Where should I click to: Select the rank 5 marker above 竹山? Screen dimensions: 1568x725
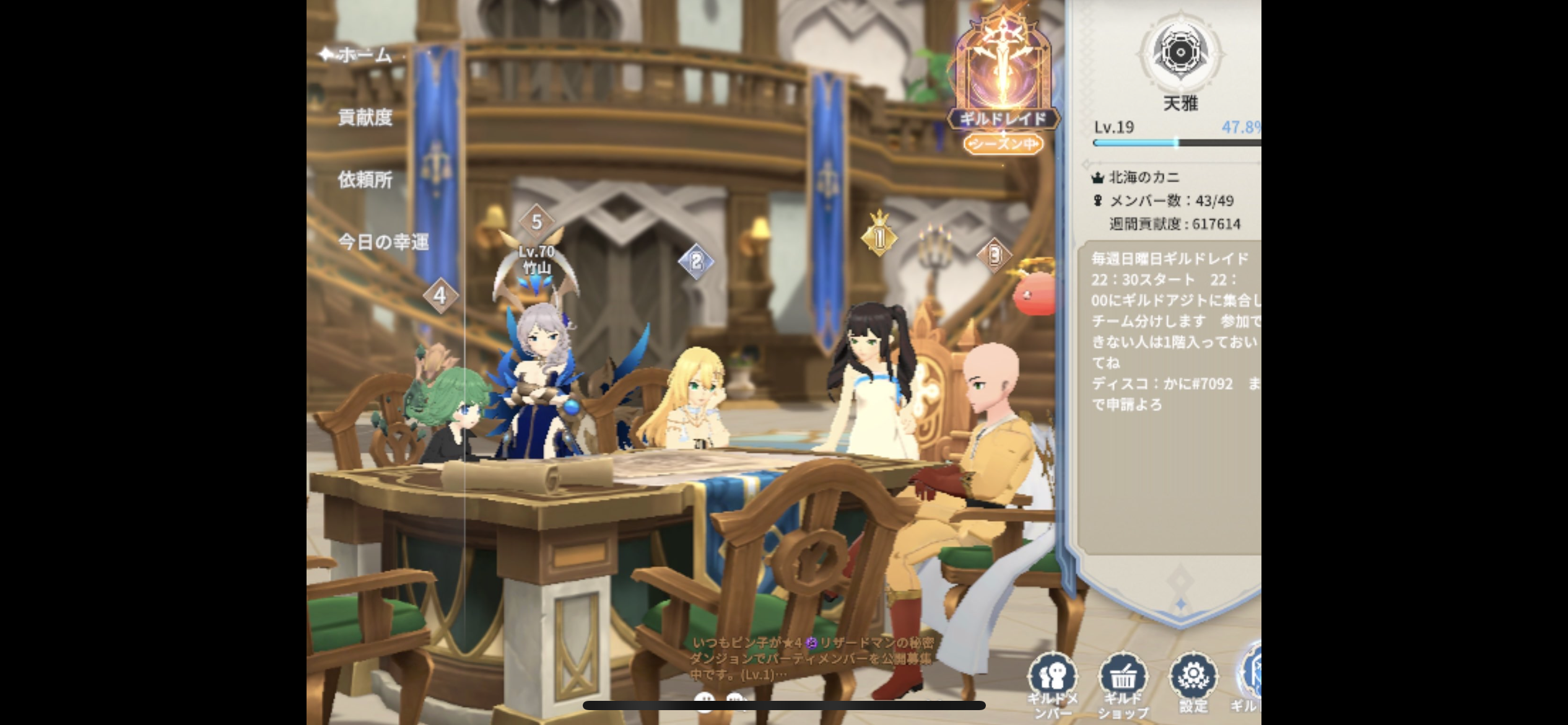tap(536, 221)
